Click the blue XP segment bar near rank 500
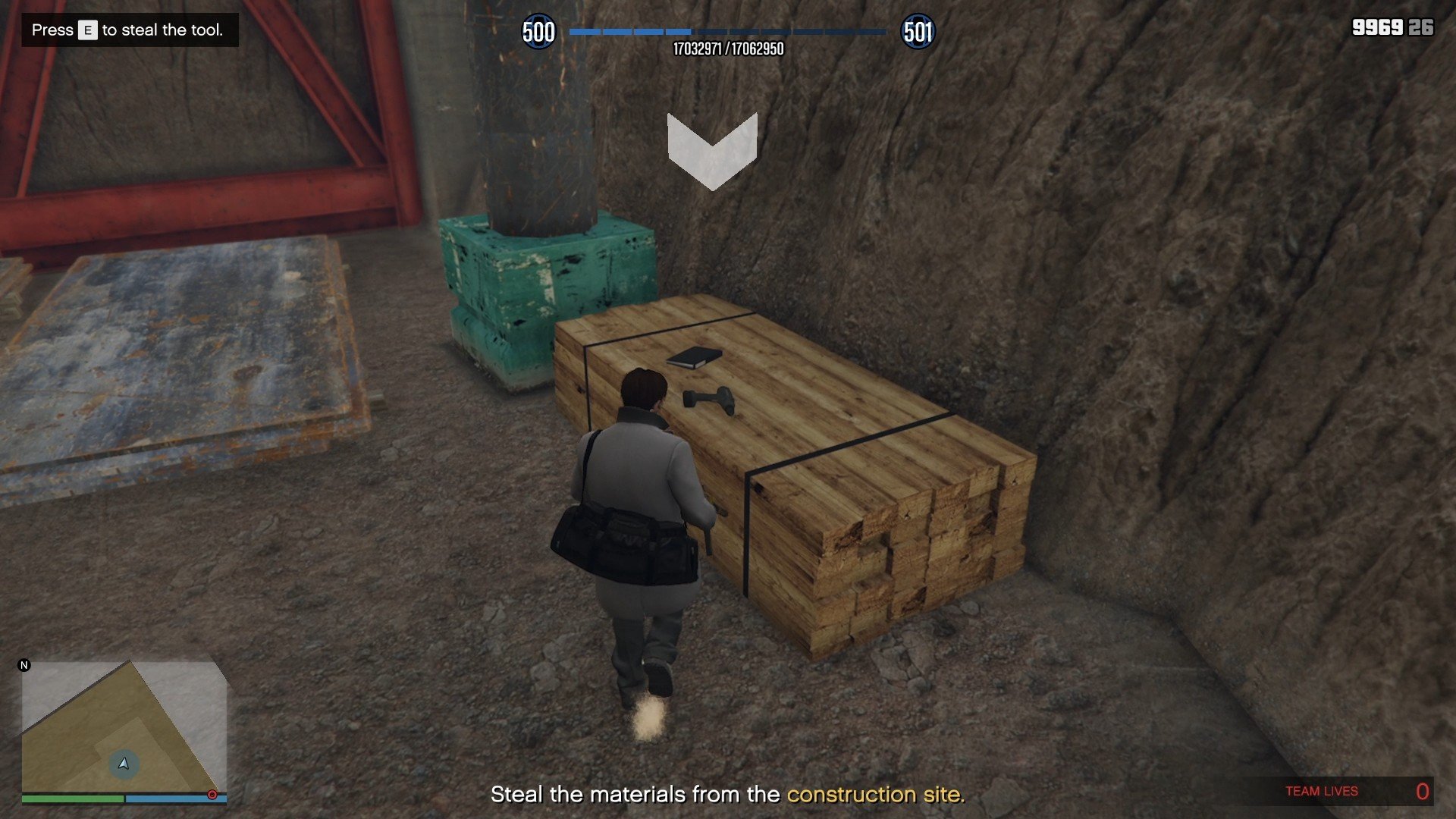Image resolution: width=1456 pixels, height=819 pixels. [x=629, y=32]
